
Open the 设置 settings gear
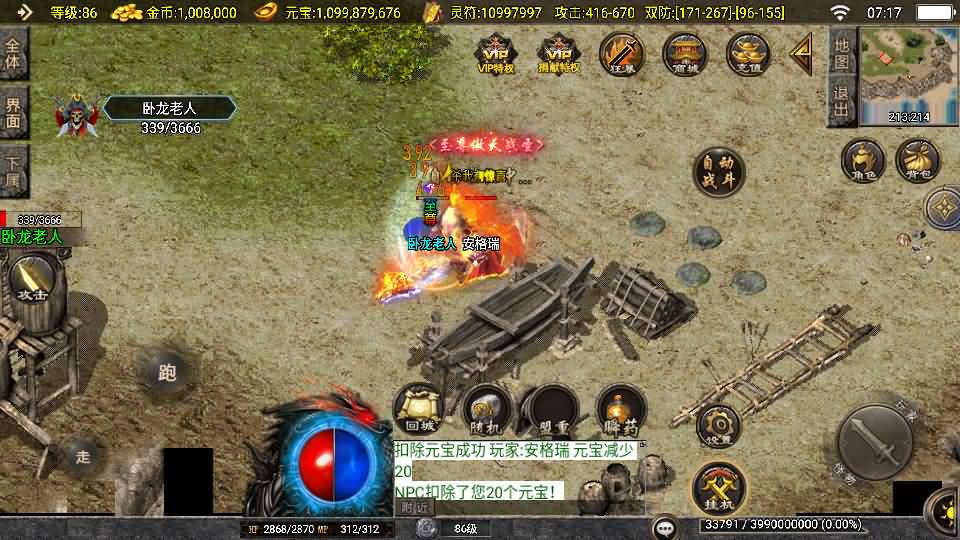click(x=718, y=427)
